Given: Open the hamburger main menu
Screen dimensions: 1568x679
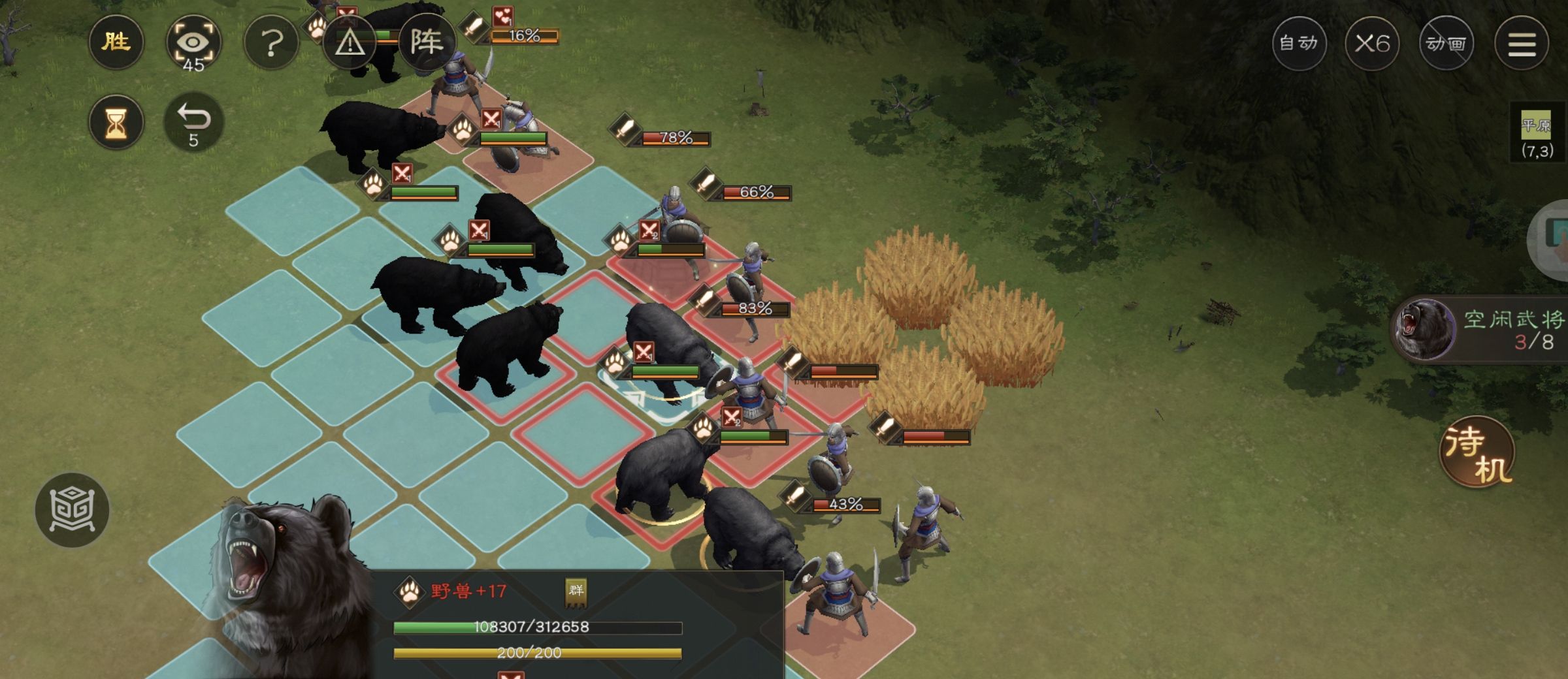Looking at the screenshot, I should tap(1522, 44).
